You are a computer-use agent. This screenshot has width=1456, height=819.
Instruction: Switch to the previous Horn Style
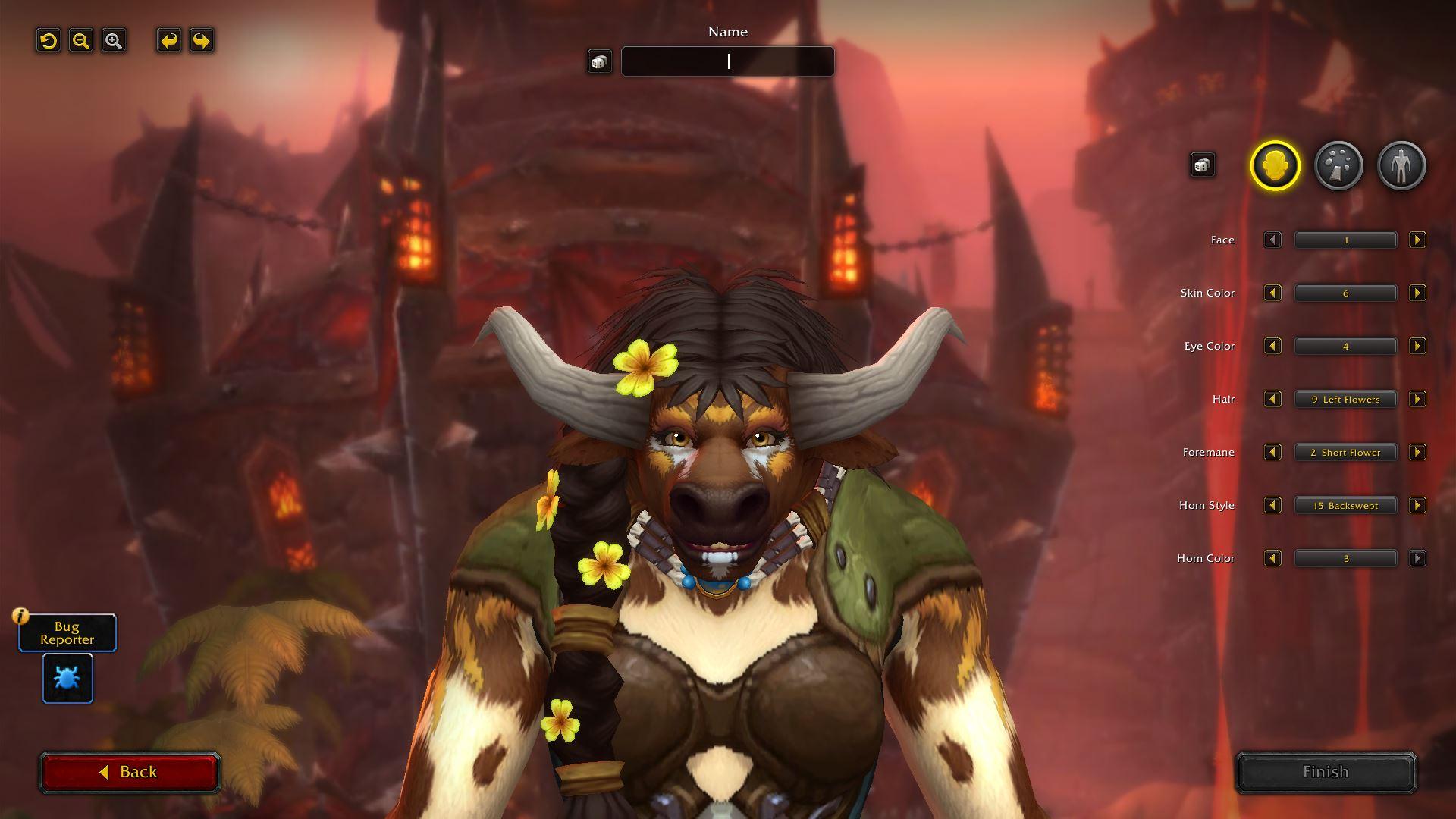pos(1272,506)
